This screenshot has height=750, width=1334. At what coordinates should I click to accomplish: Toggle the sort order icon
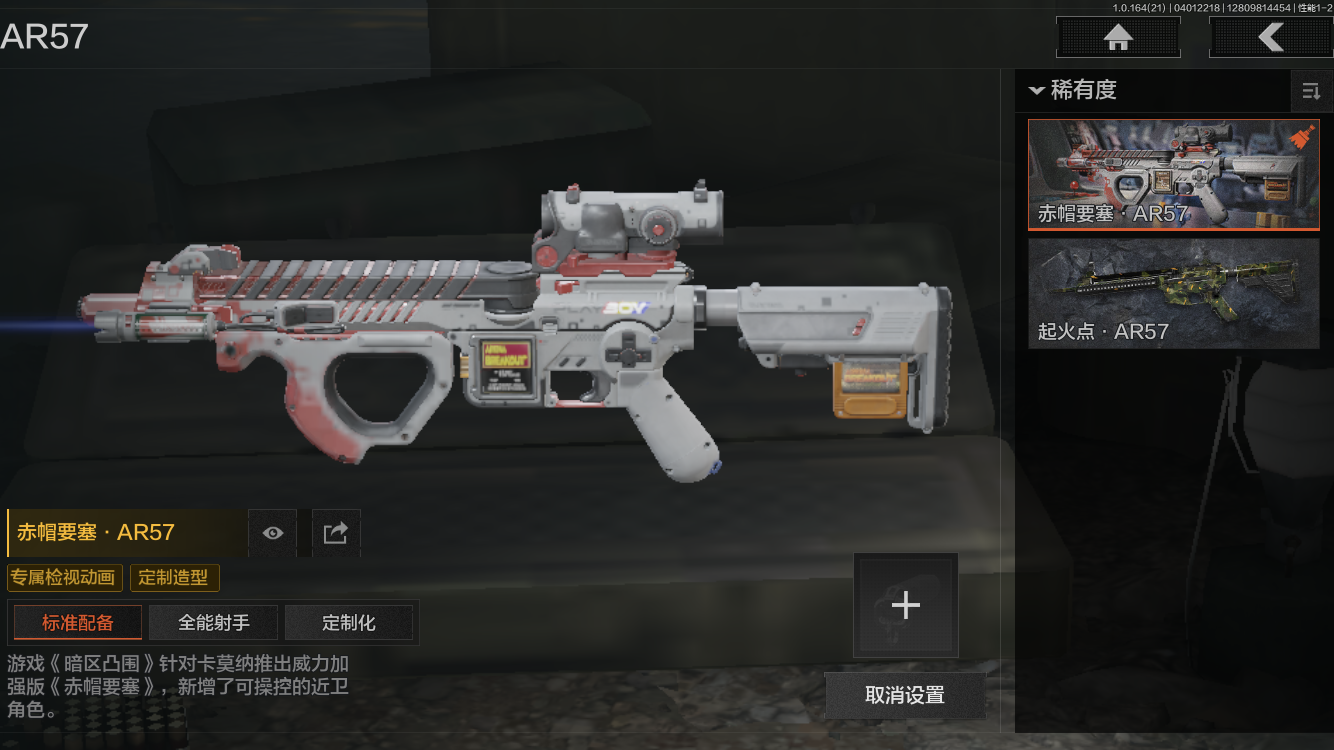click(1310, 92)
